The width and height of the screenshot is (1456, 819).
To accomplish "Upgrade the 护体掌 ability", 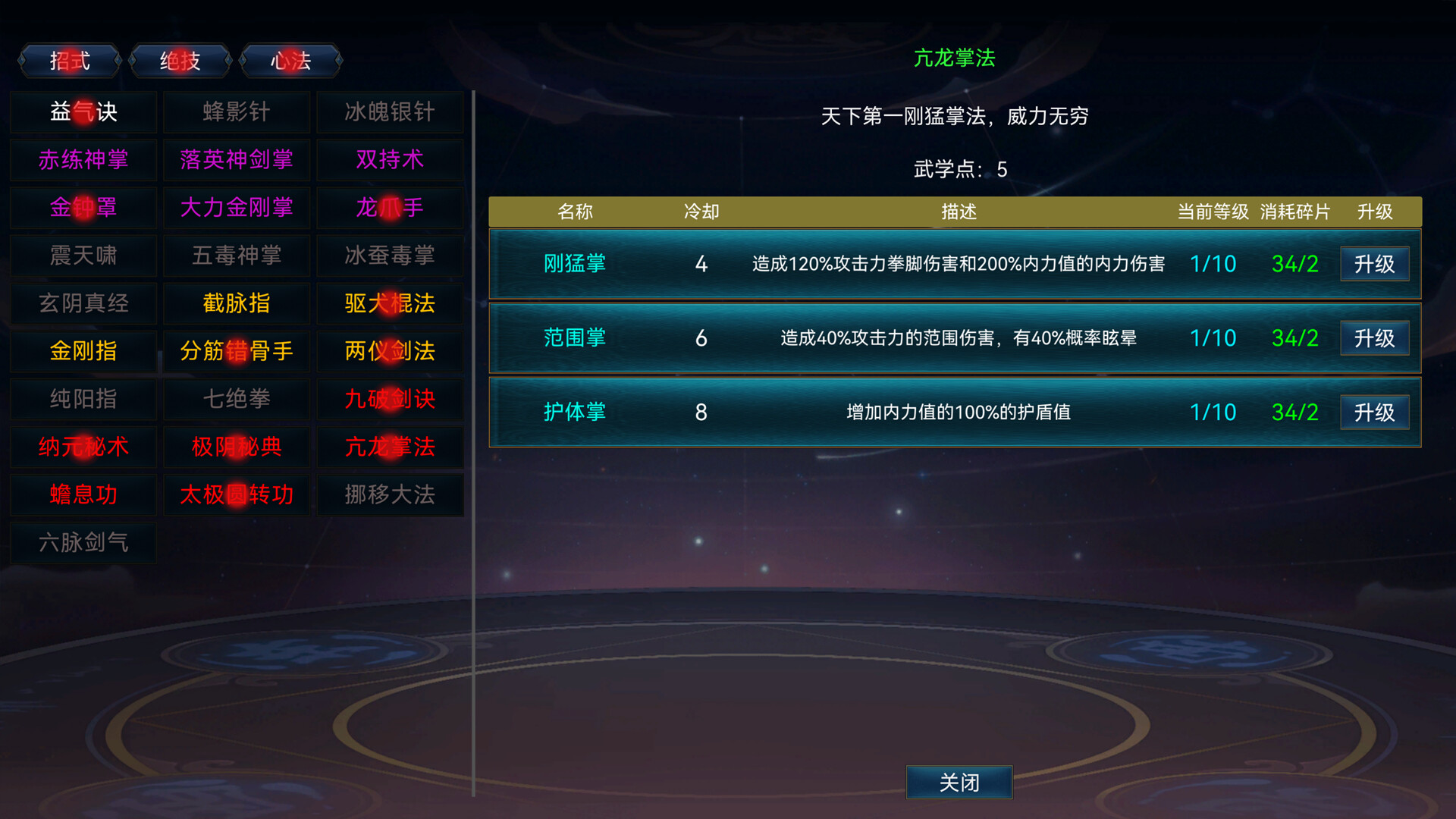I will [x=1374, y=412].
